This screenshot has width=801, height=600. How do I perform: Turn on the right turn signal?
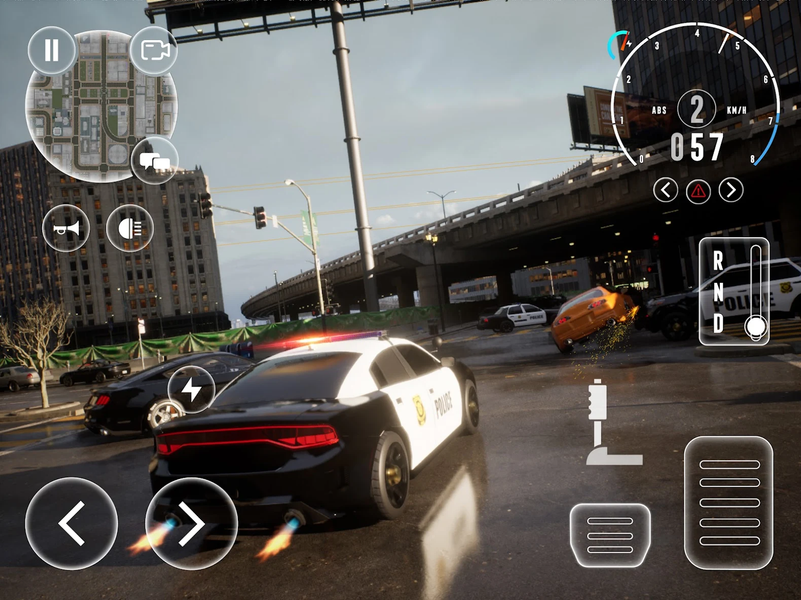731,189
